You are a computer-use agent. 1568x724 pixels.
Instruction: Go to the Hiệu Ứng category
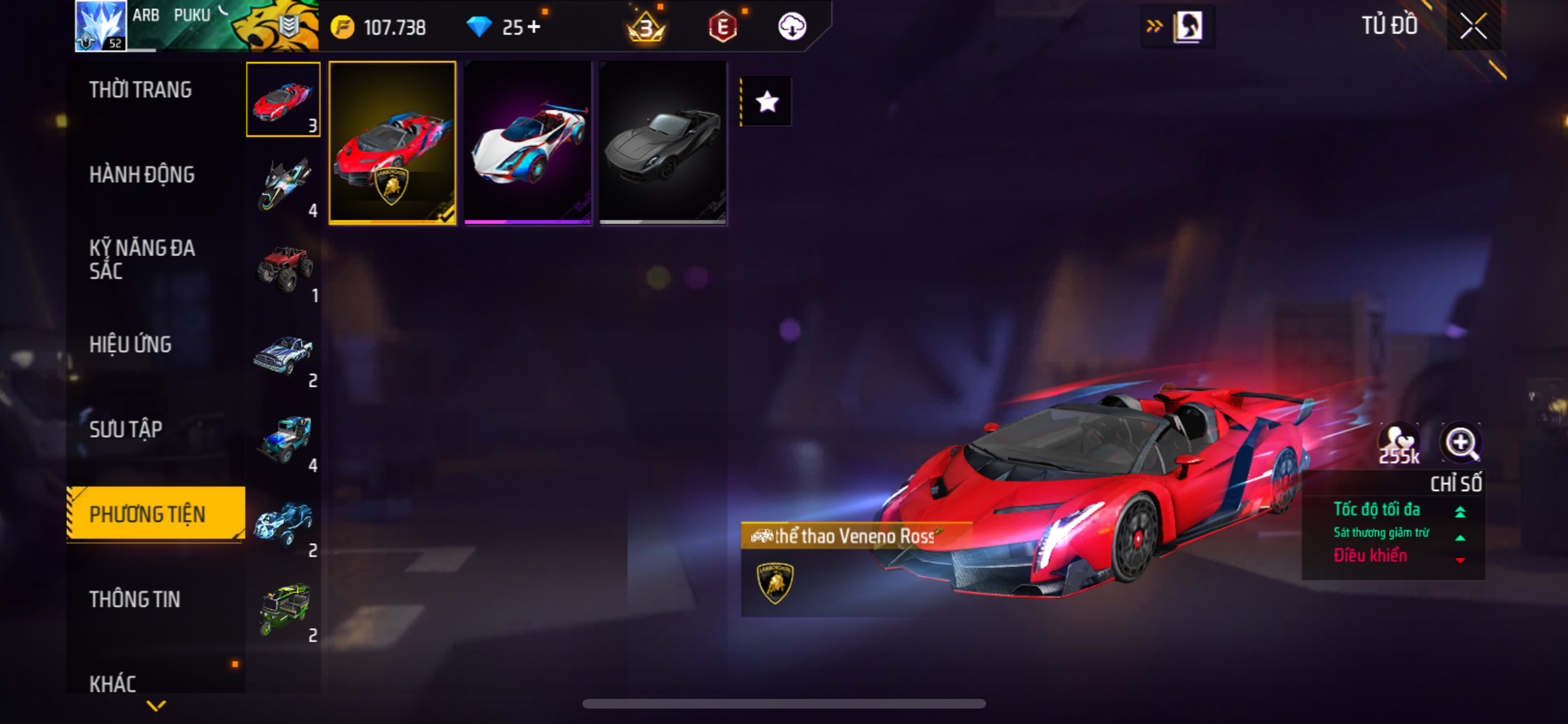pos(131,344)
